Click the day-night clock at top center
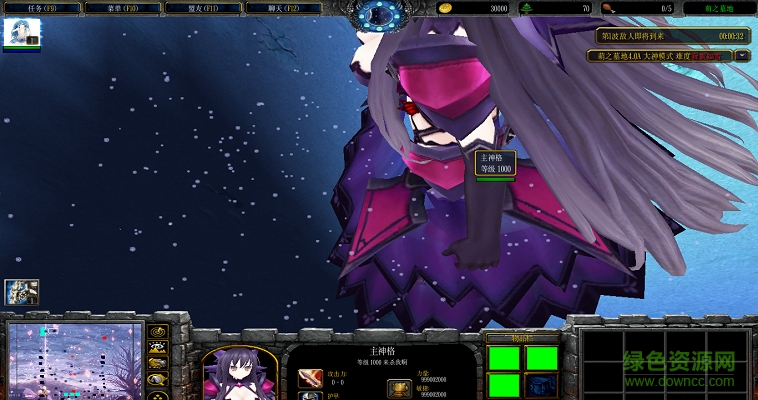This screenshot has width=758, height=400. tap(378, 14)
